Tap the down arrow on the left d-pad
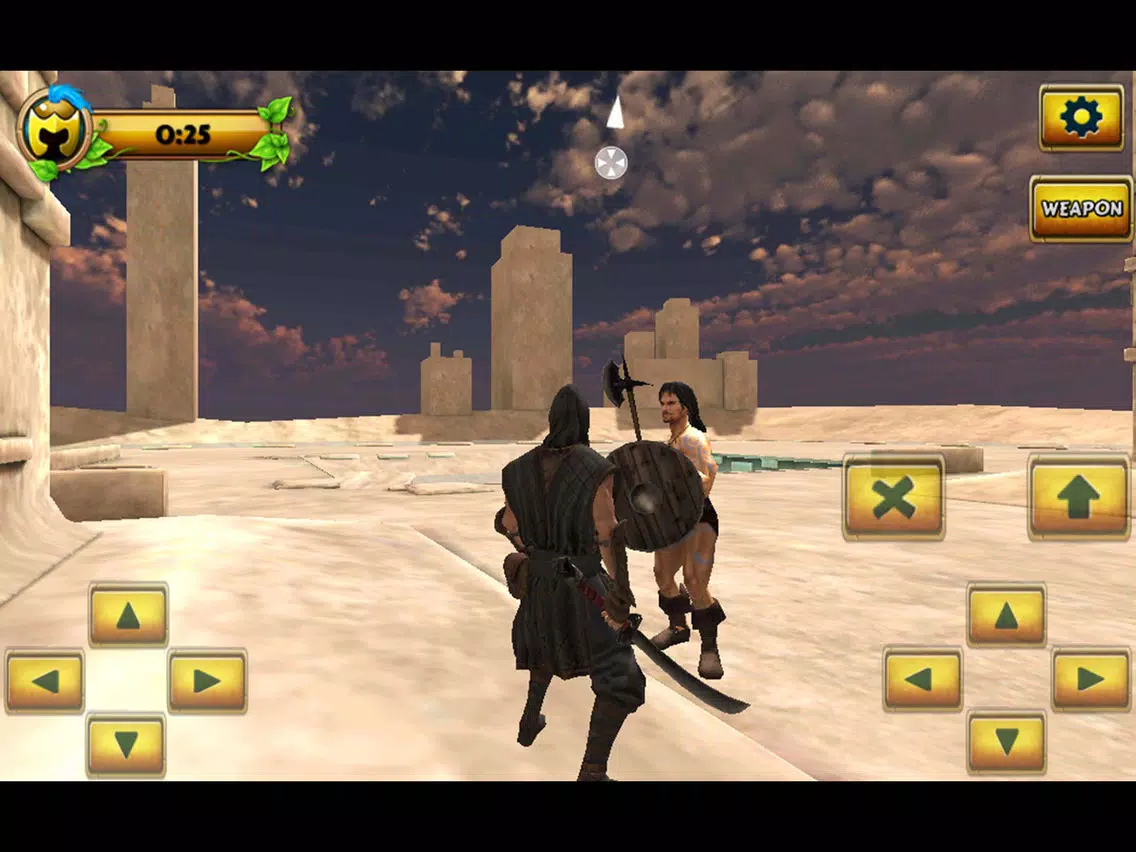The width and height of the screenshot is (1136, 852). point(126,745)
